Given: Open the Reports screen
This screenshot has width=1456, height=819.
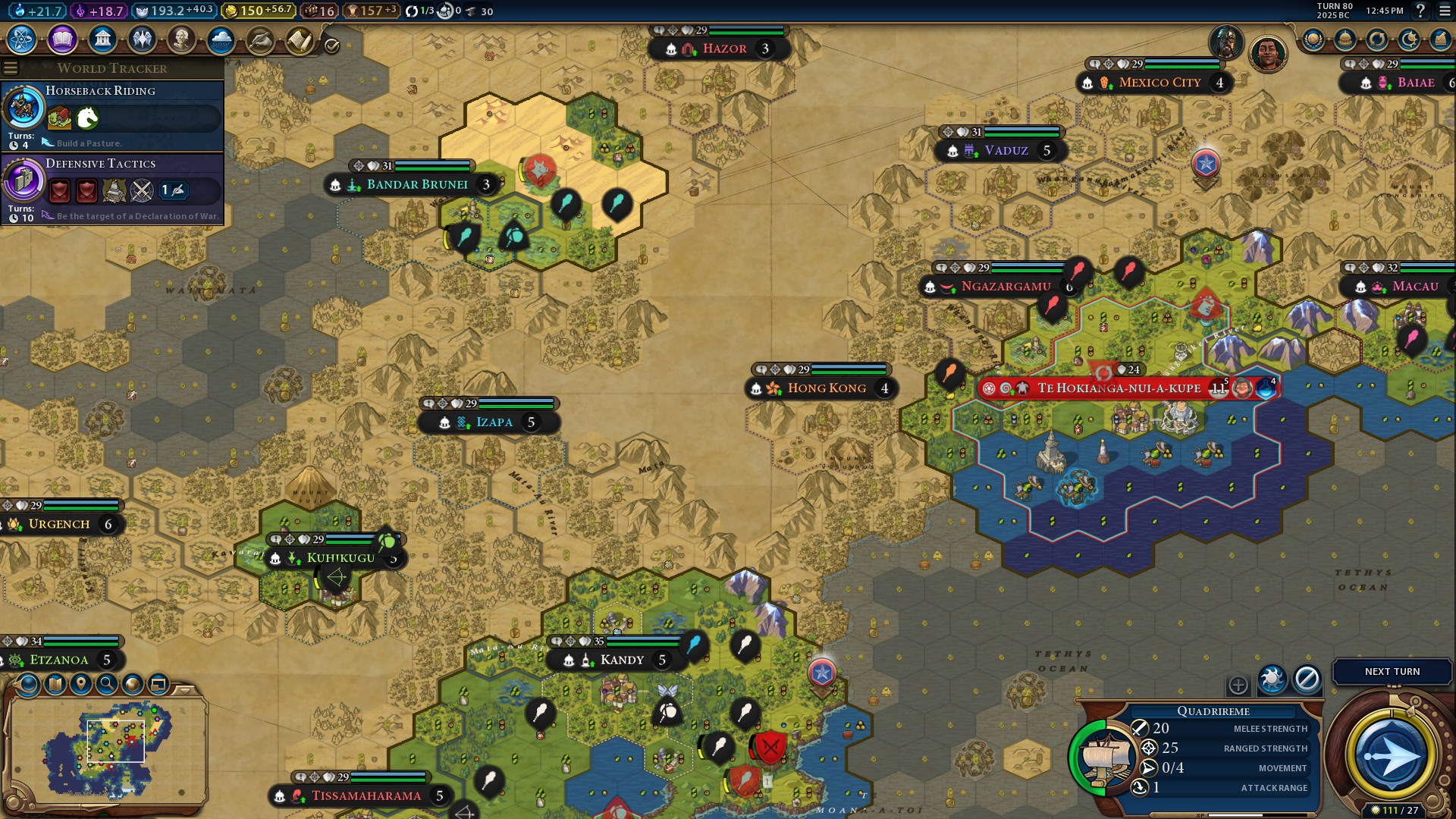Looking at the screenshot, I should (x=299, y=39).
